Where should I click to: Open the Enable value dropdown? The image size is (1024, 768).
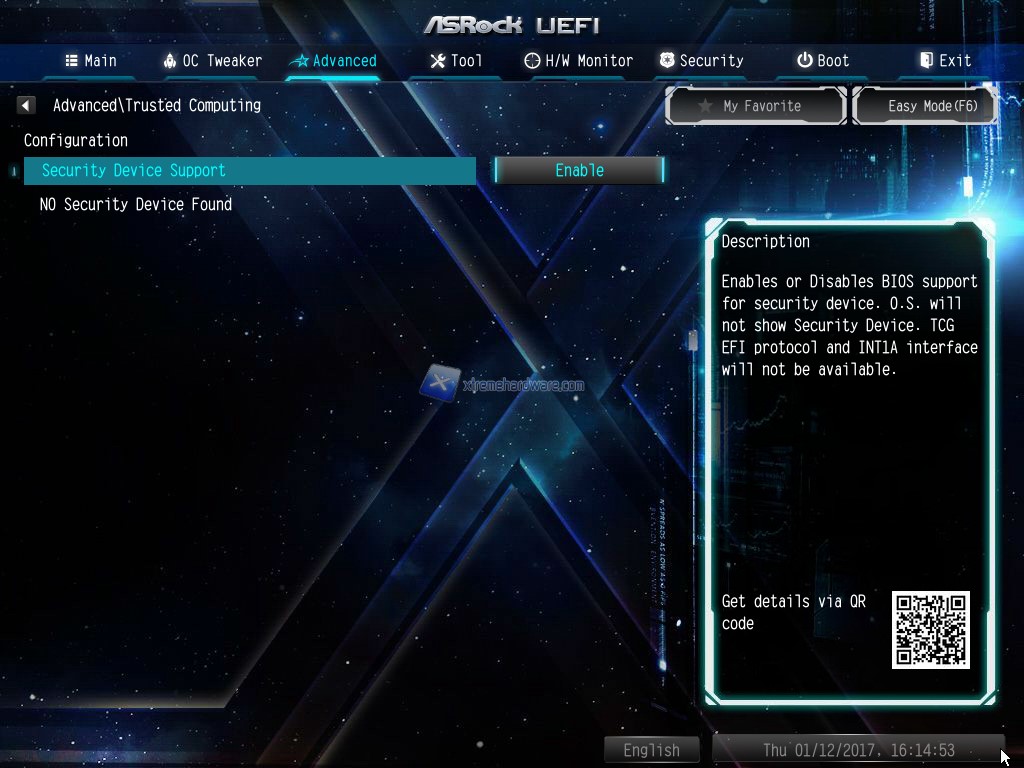point(579,171)
